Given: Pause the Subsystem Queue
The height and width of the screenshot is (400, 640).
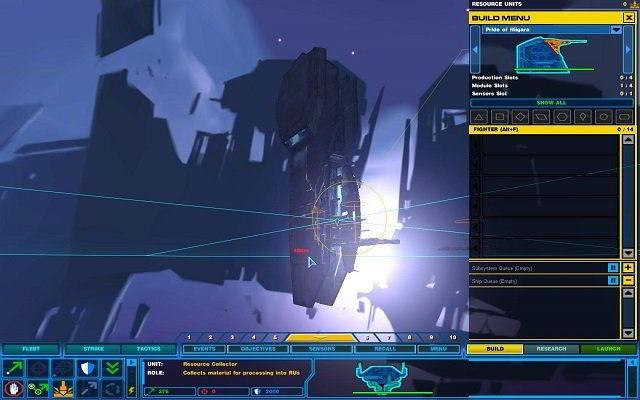Looking at the screenshot, I should [613, 267].
